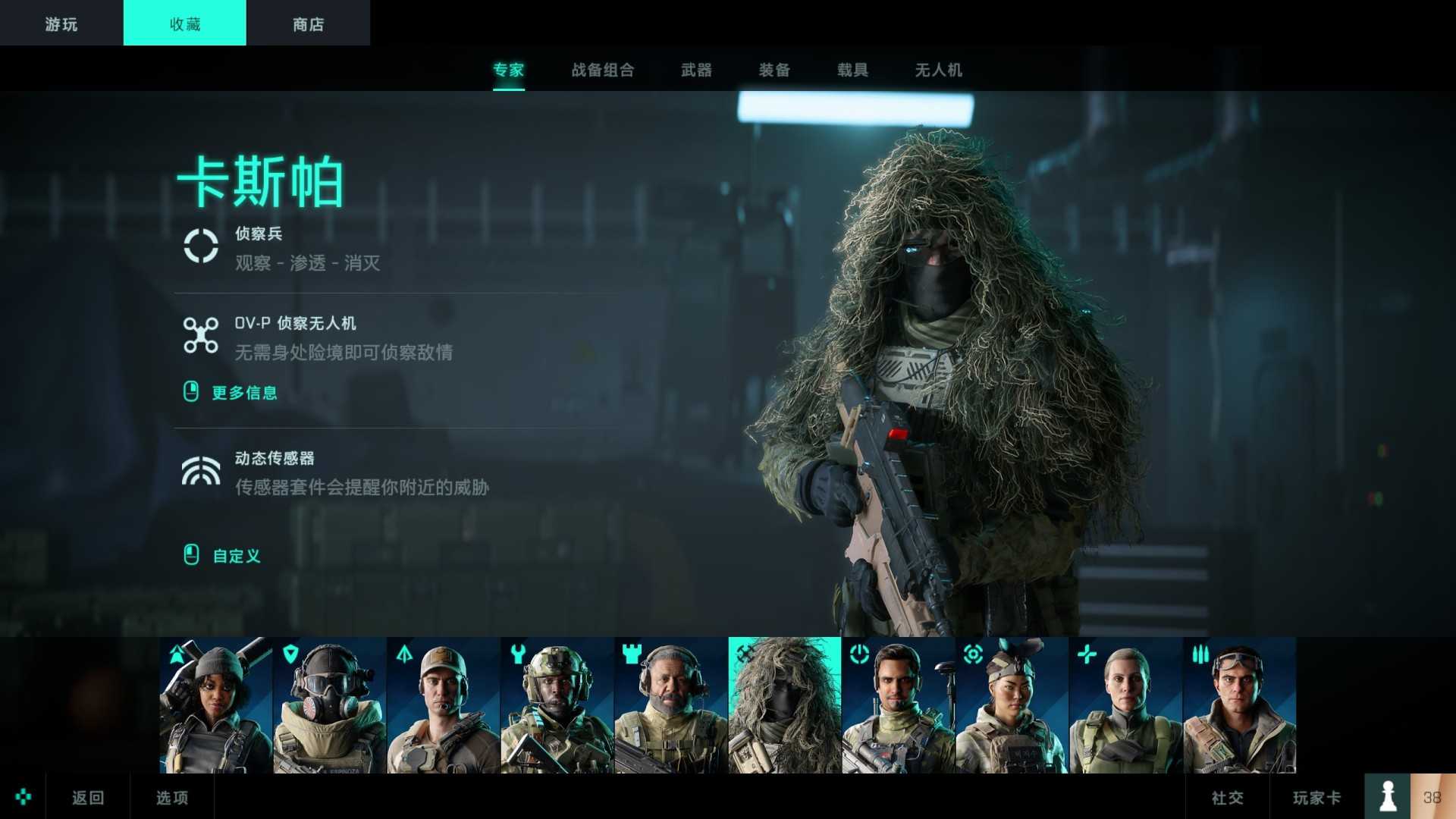Click the 返回 button
The height and width of the screenshot is (819, 1456).
tap(86, 797)
